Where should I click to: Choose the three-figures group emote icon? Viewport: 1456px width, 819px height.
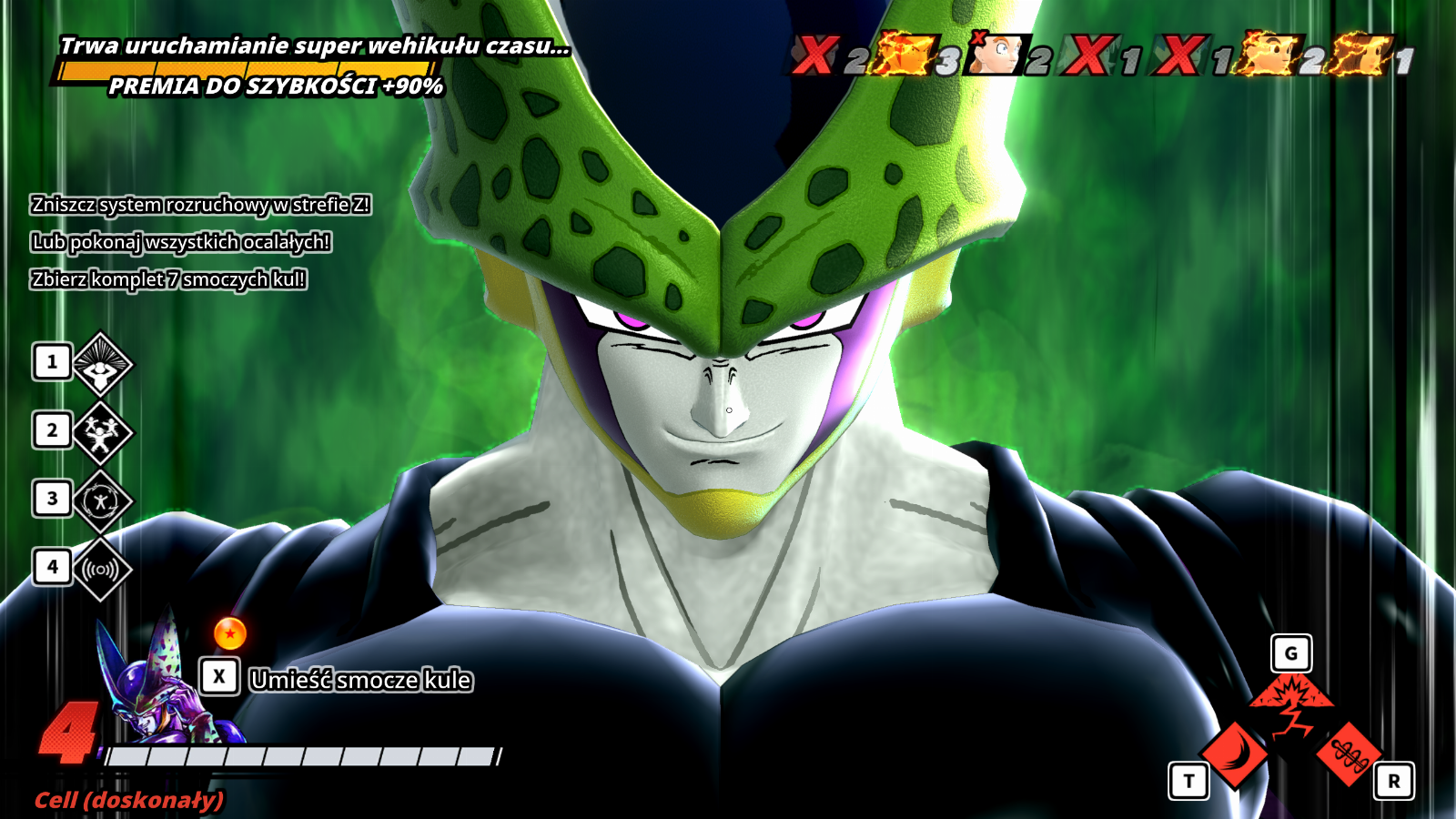[x=102, y=432]
